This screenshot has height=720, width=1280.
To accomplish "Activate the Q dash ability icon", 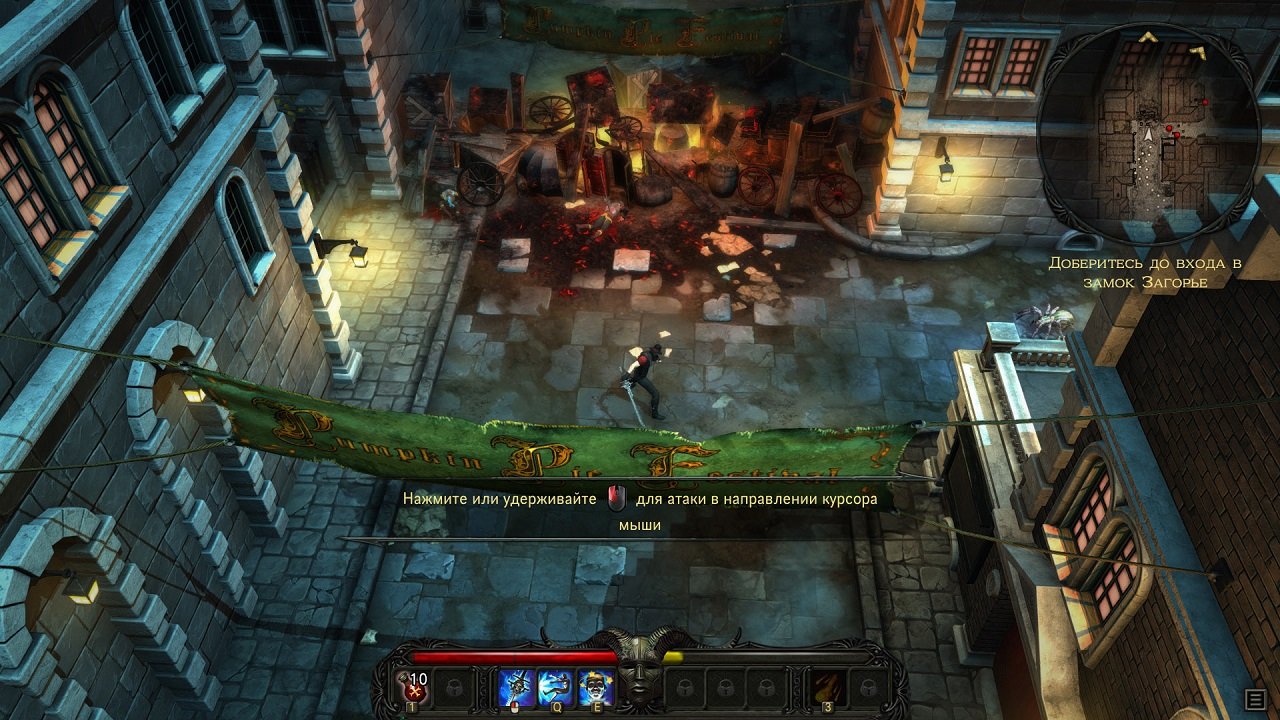I will [556, 687].
